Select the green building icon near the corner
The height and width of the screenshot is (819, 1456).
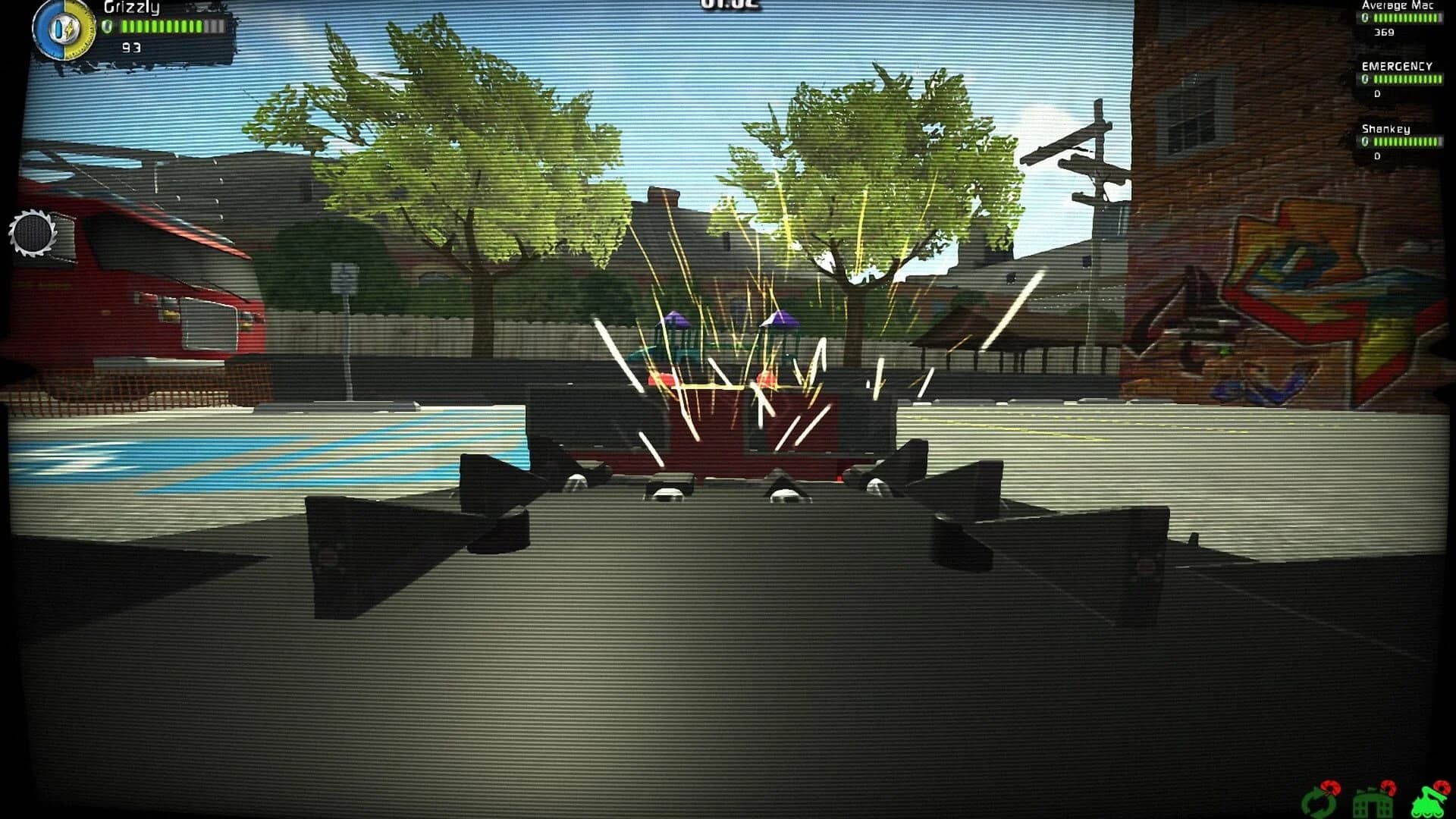pos(1373,805)
